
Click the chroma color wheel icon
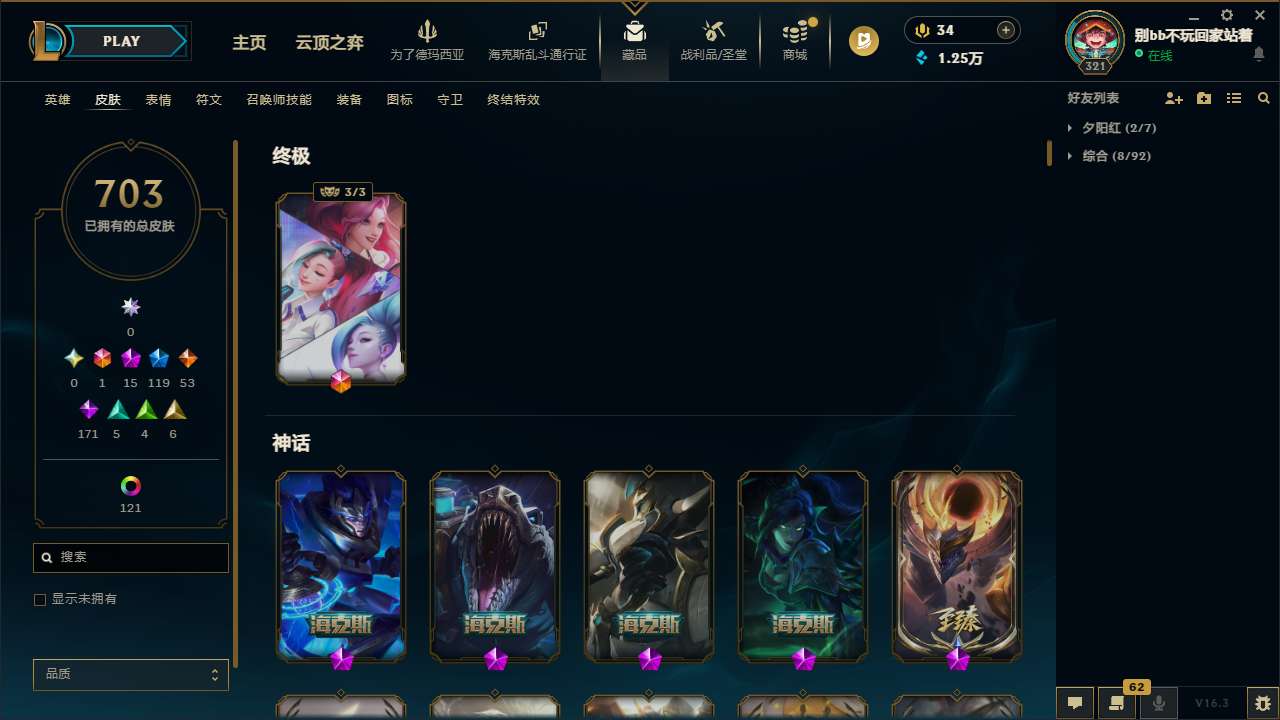tap(130, 487)
